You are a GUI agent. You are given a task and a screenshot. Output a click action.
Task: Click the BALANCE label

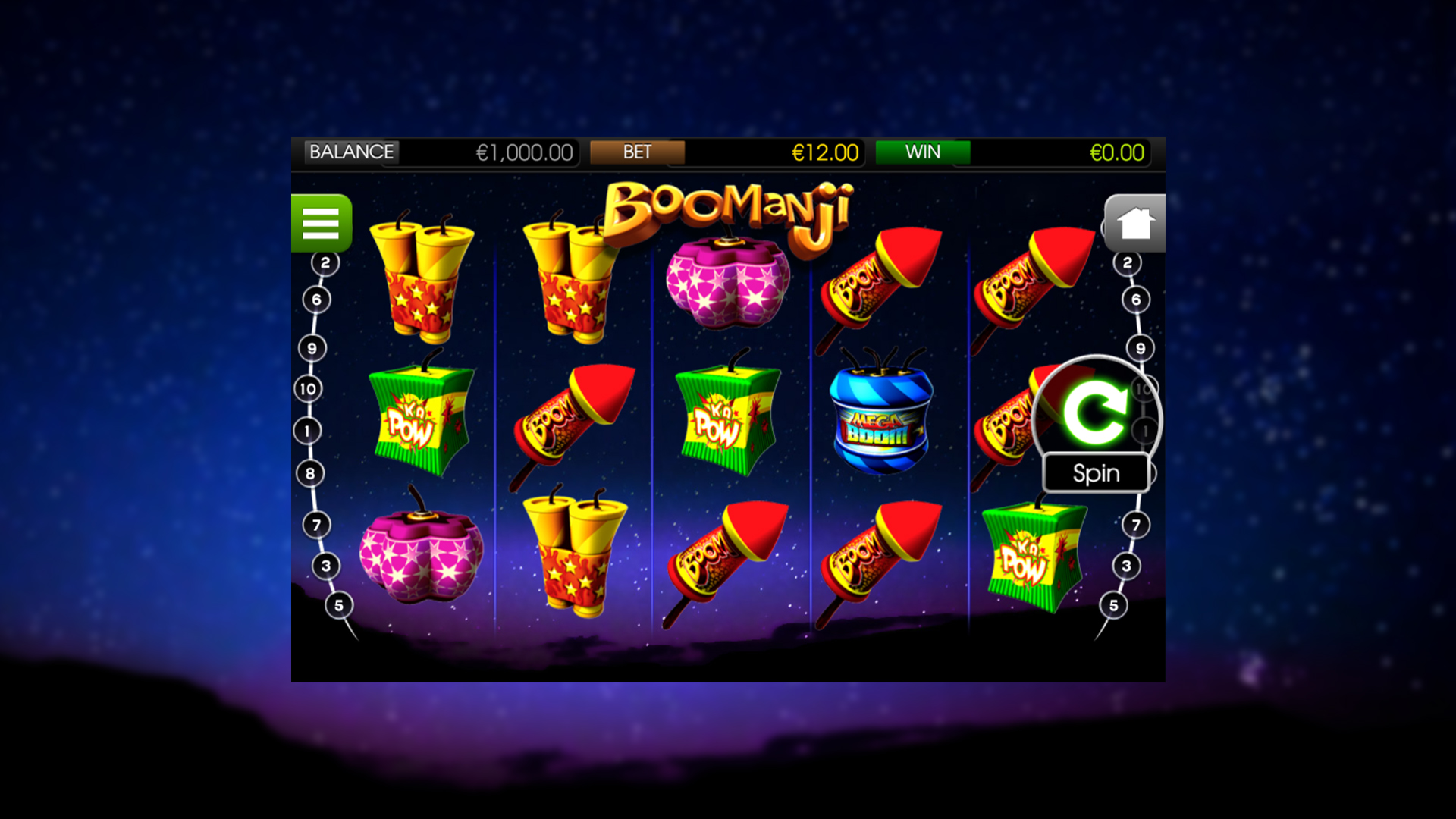tap(351, 152)
